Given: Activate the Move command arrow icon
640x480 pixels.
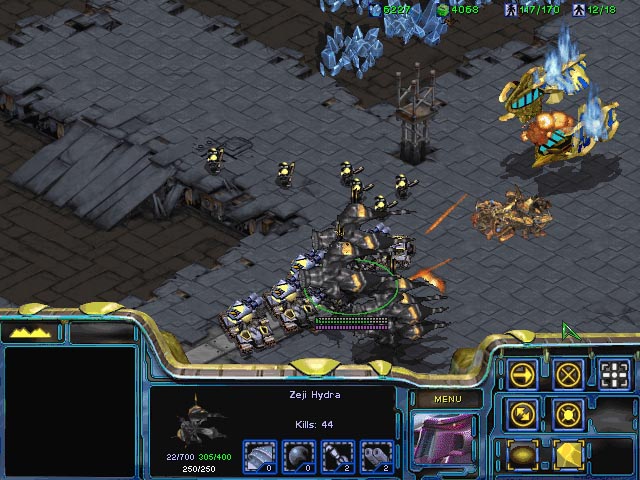Looking at the screenshot, I should [523, 375].
